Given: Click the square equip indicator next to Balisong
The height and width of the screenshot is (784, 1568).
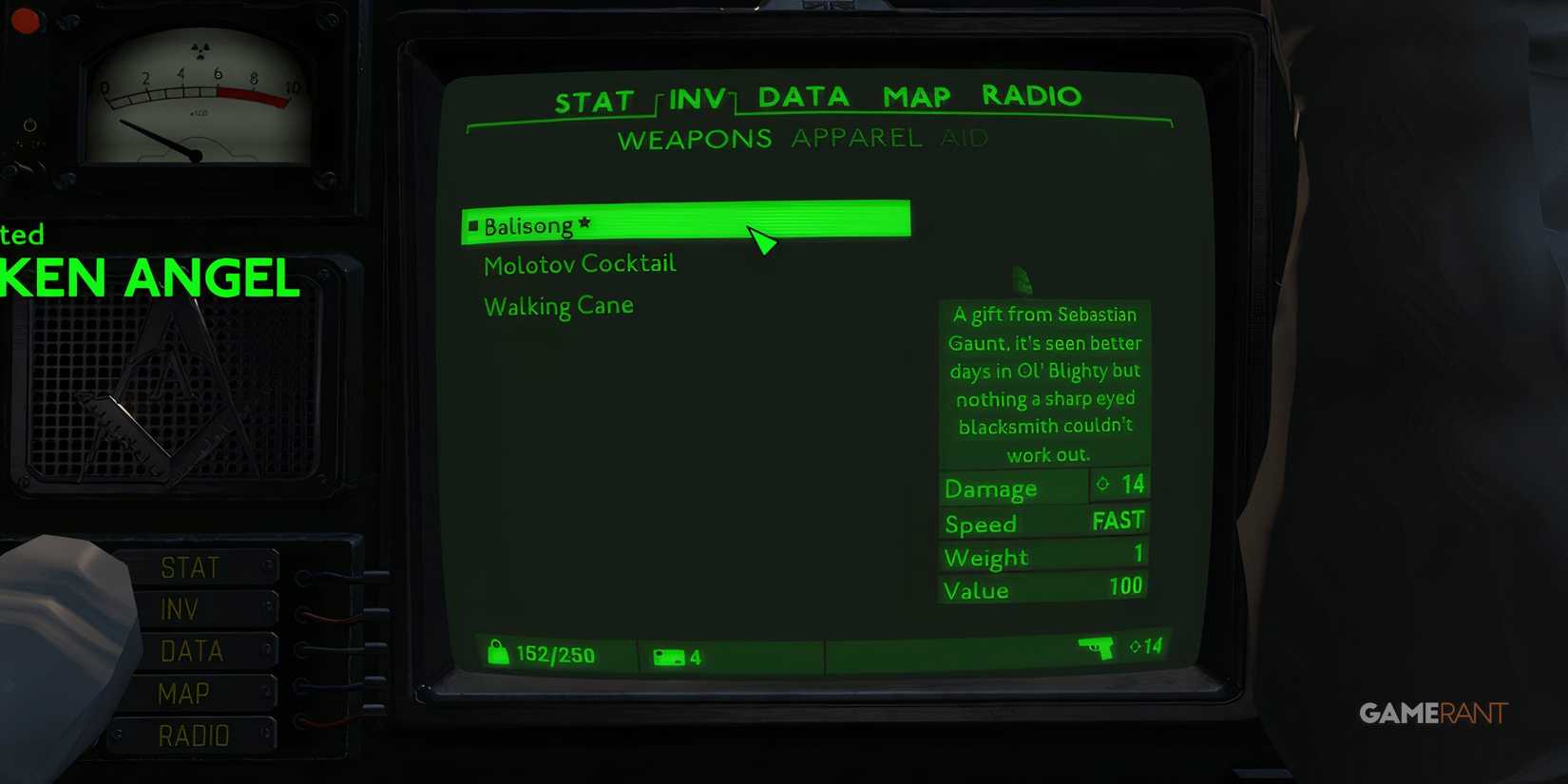Looking at the screenshot, I should [472, 224].
